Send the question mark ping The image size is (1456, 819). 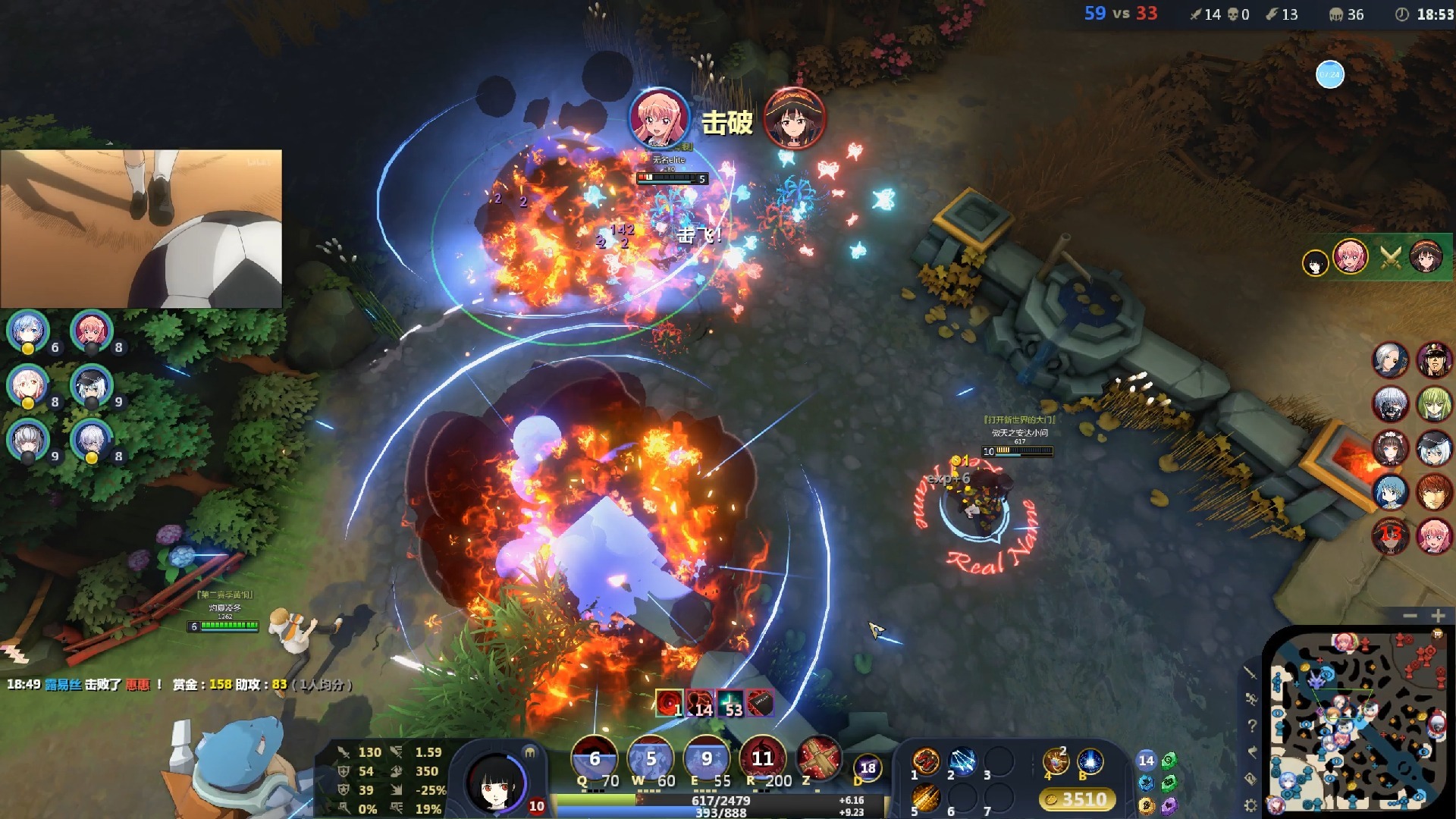tap(1251, 726)
